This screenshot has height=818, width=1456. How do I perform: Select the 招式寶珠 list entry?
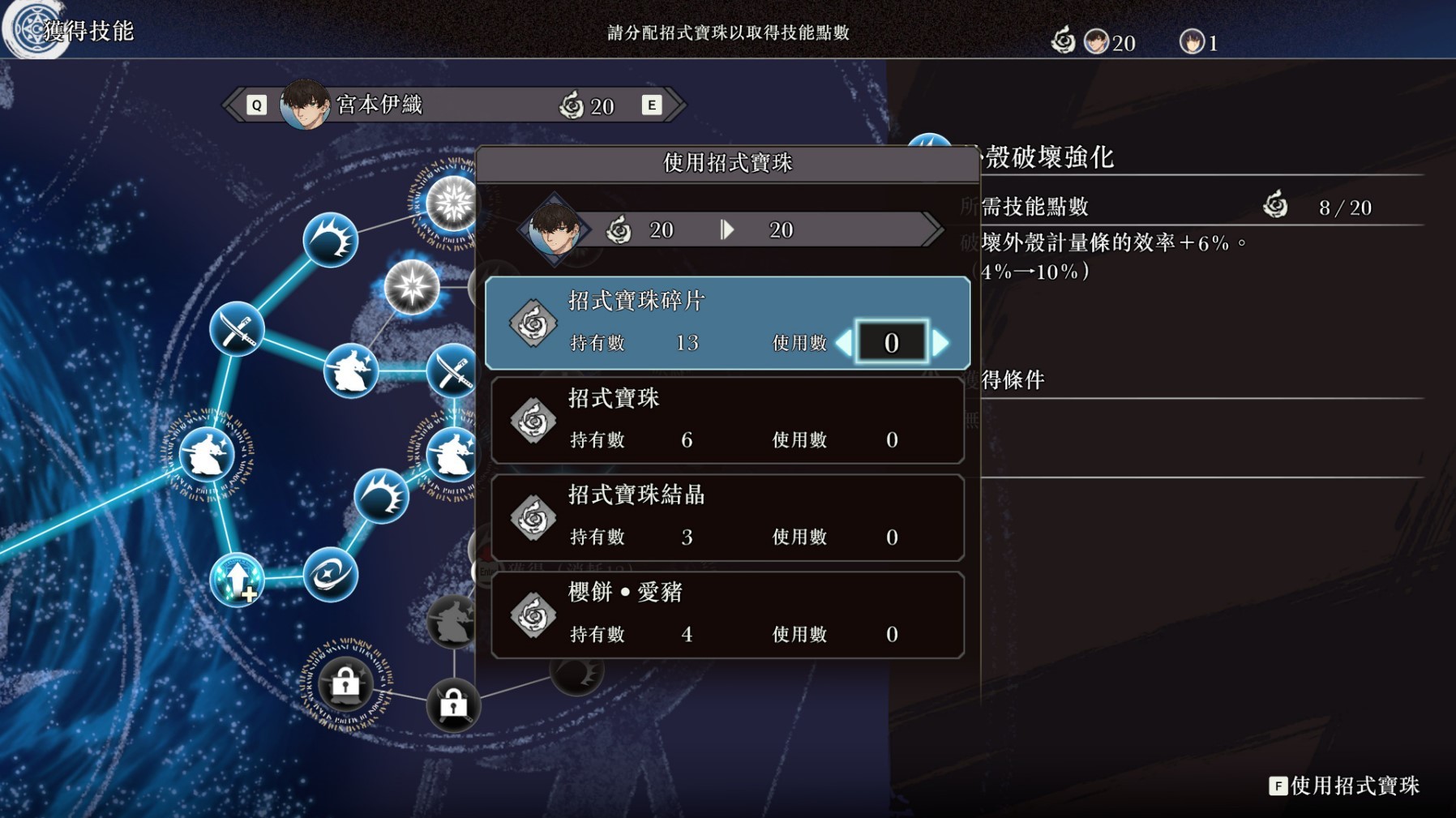coord(726,420)
